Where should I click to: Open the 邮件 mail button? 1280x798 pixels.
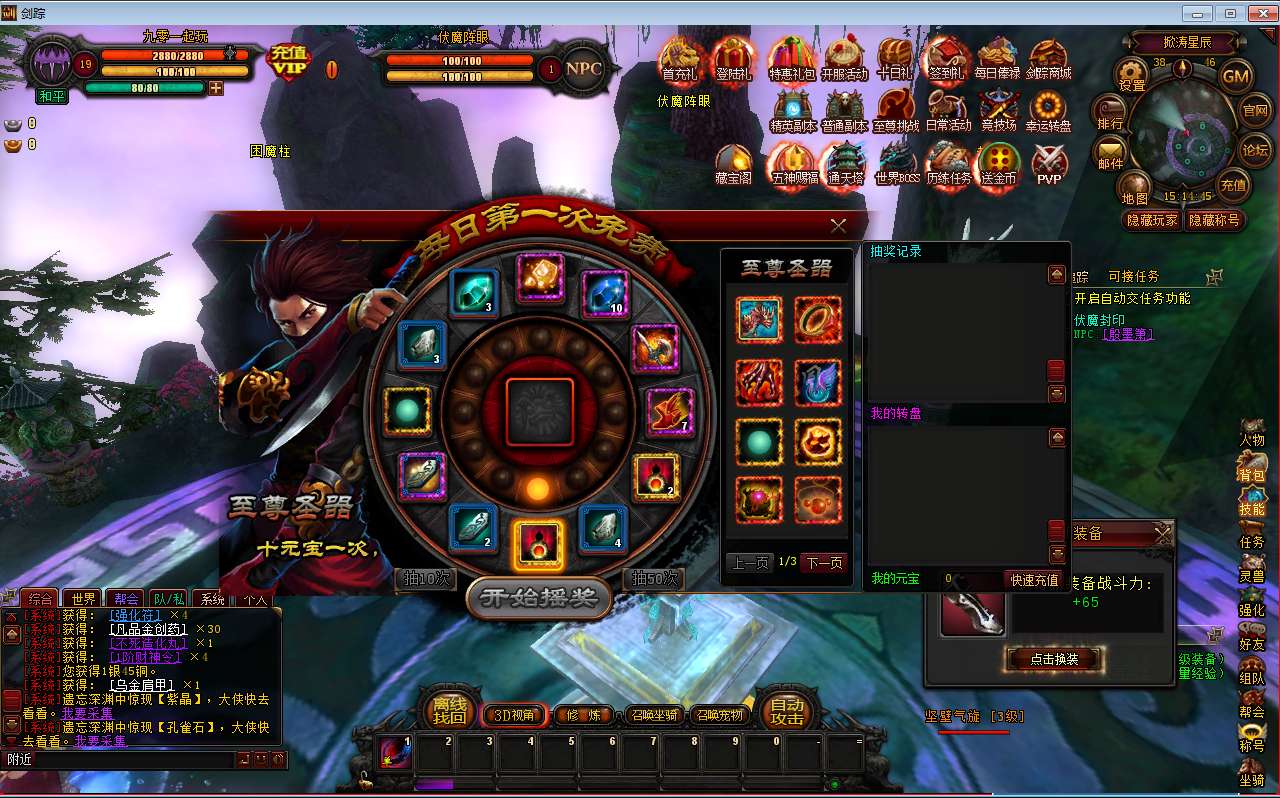tap(1111, 152)
